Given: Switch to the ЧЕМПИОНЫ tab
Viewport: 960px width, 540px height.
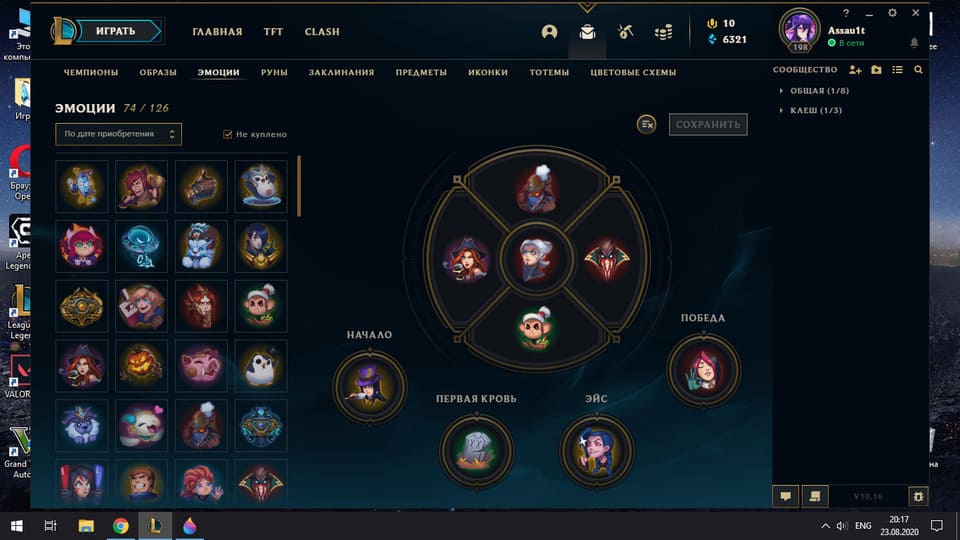Looking at the screenshot, I should click(x=91, y=72).
